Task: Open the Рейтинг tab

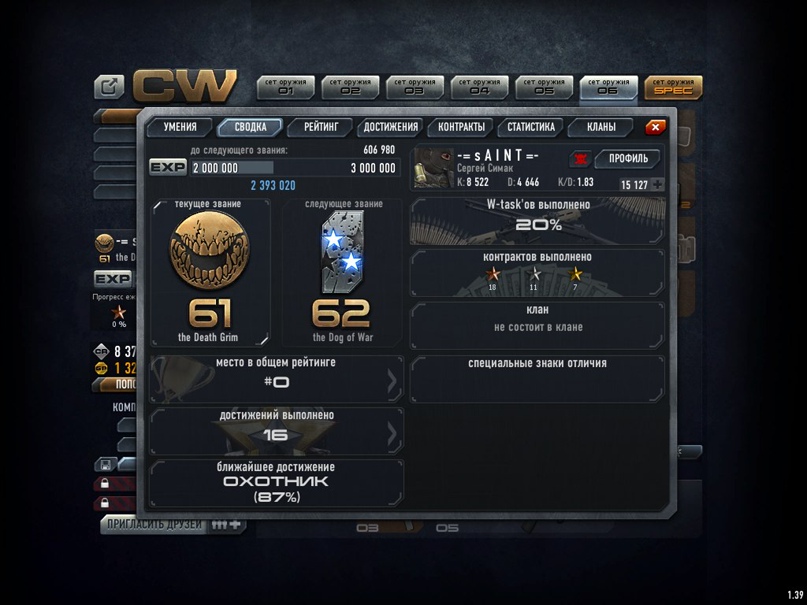Action: click(x=321, y=128)
